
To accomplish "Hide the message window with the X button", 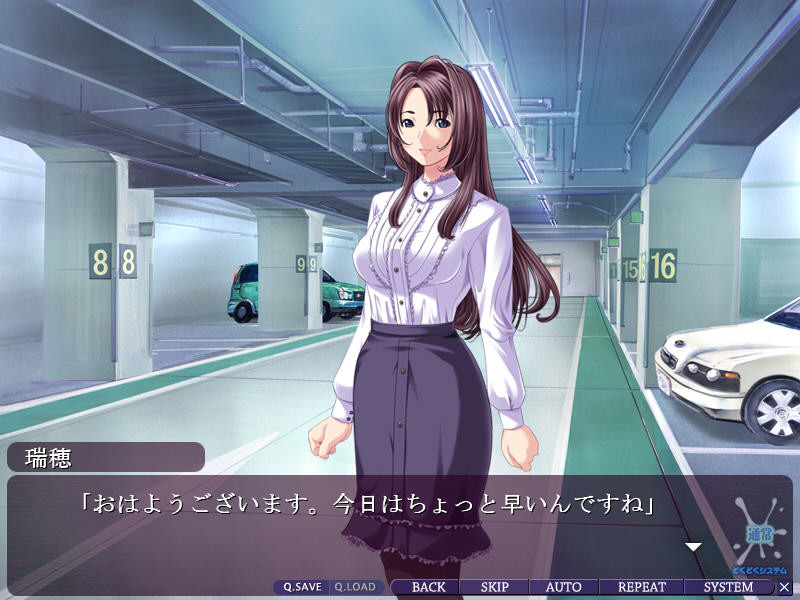I will point(784,587).
